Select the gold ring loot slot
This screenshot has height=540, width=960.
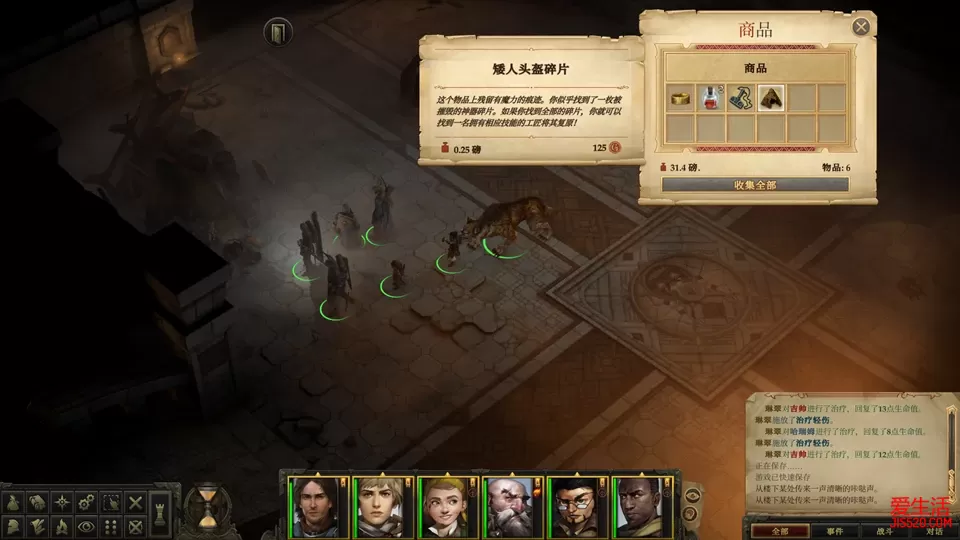682,97
